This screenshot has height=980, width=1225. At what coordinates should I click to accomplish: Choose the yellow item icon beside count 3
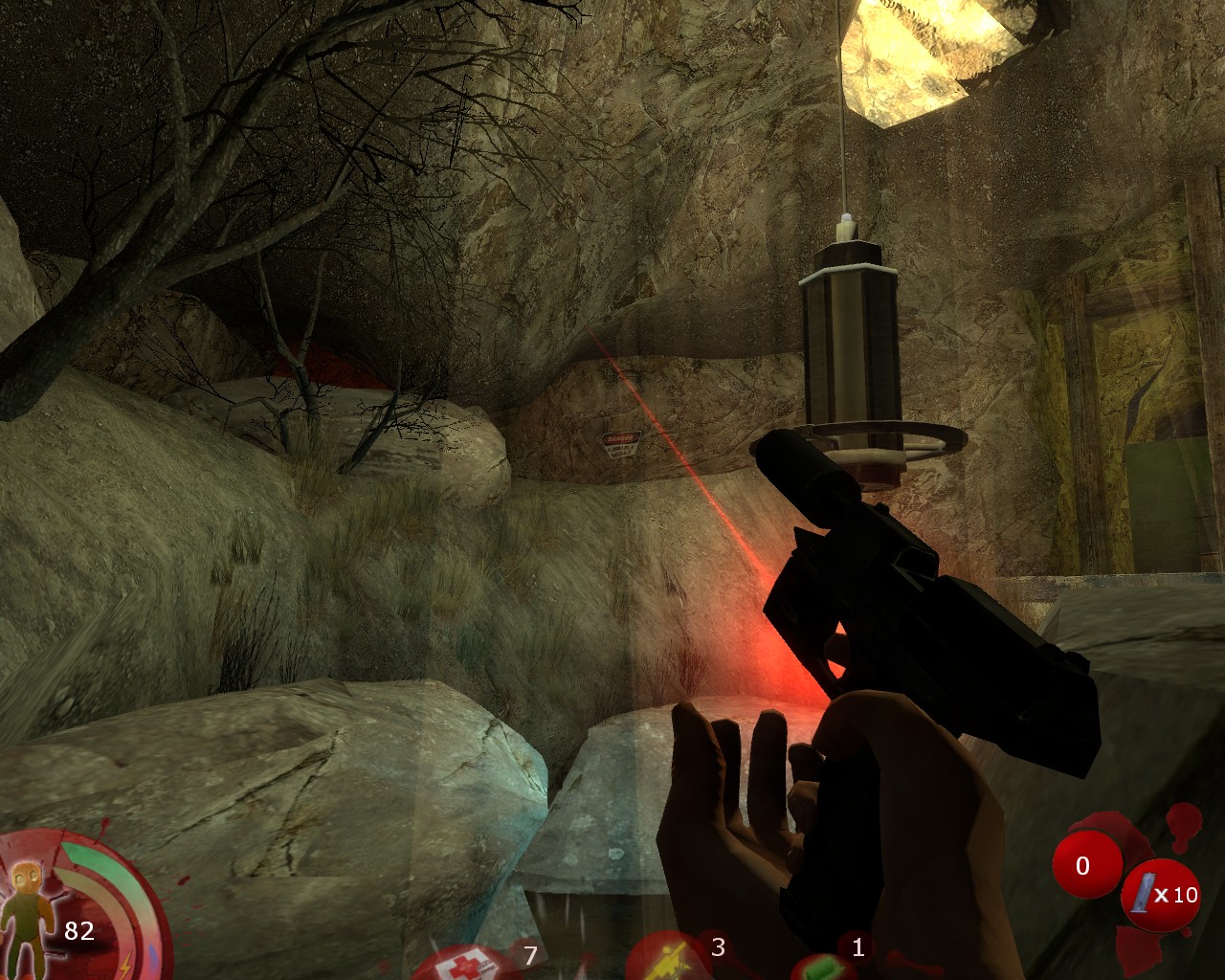point(671,962)
